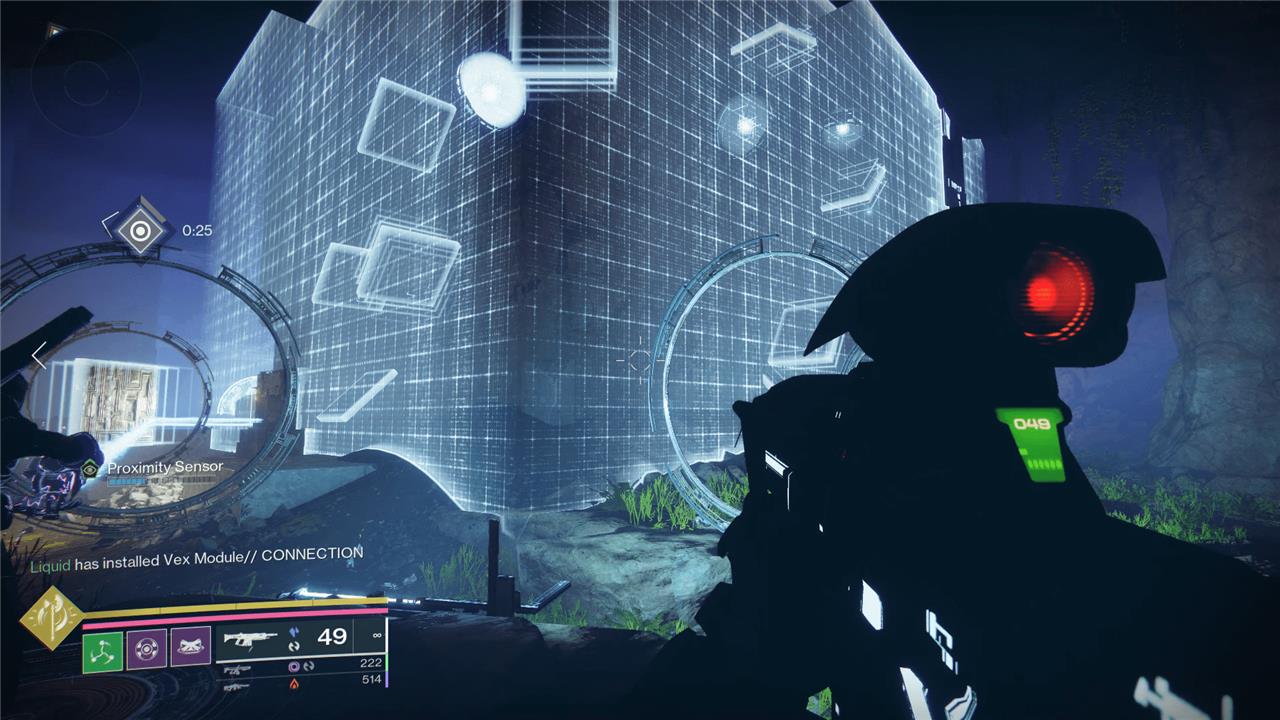
Task: Activate the green grenade ability icon
Action: [x=102, y=648]
